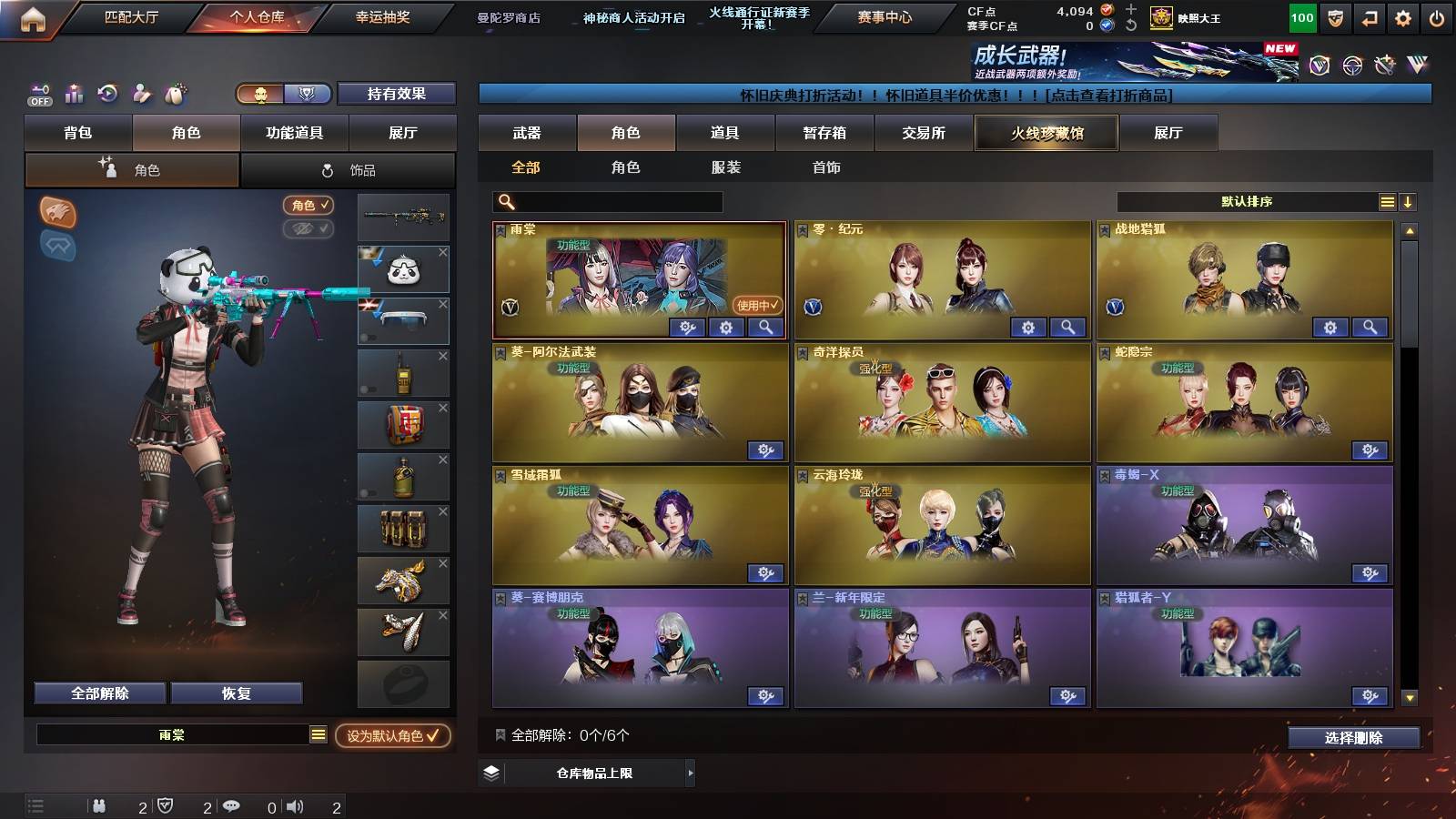Click the circular replay icon in the top-left toolbar
The width and height of the screenshot is (1456, 819).
107,94
